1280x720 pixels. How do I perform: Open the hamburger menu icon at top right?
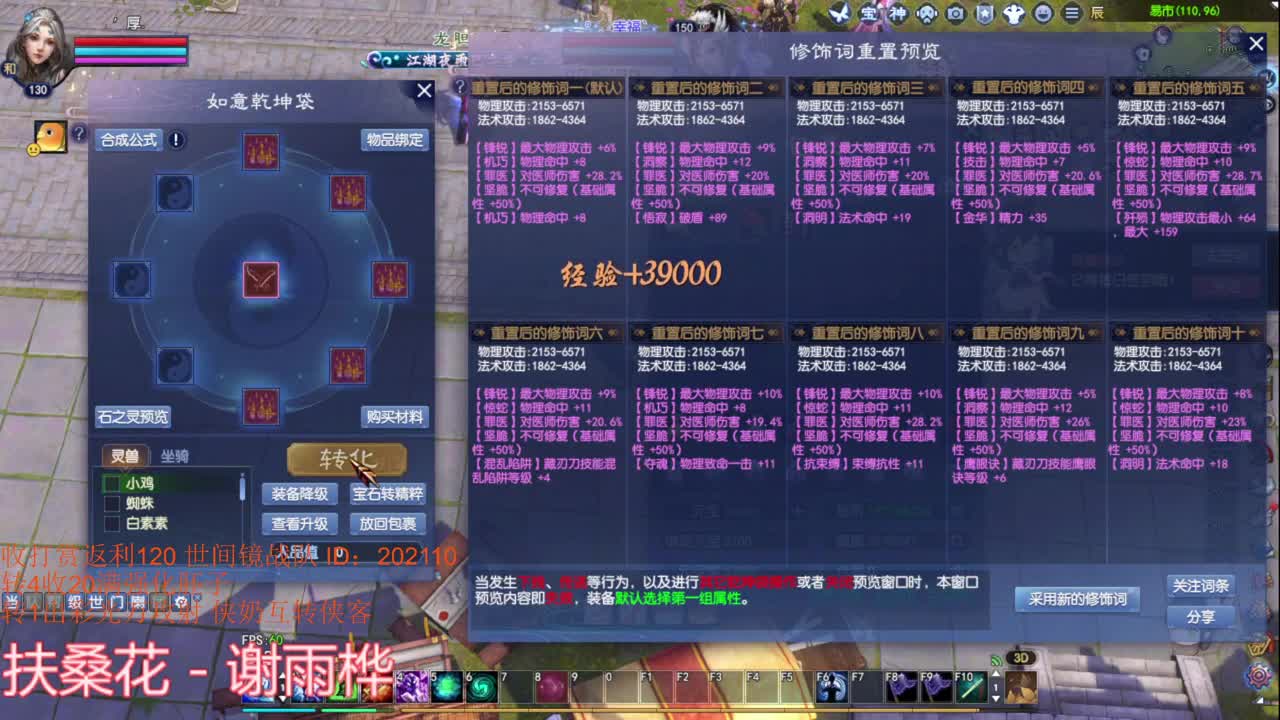pos(1071,11)
